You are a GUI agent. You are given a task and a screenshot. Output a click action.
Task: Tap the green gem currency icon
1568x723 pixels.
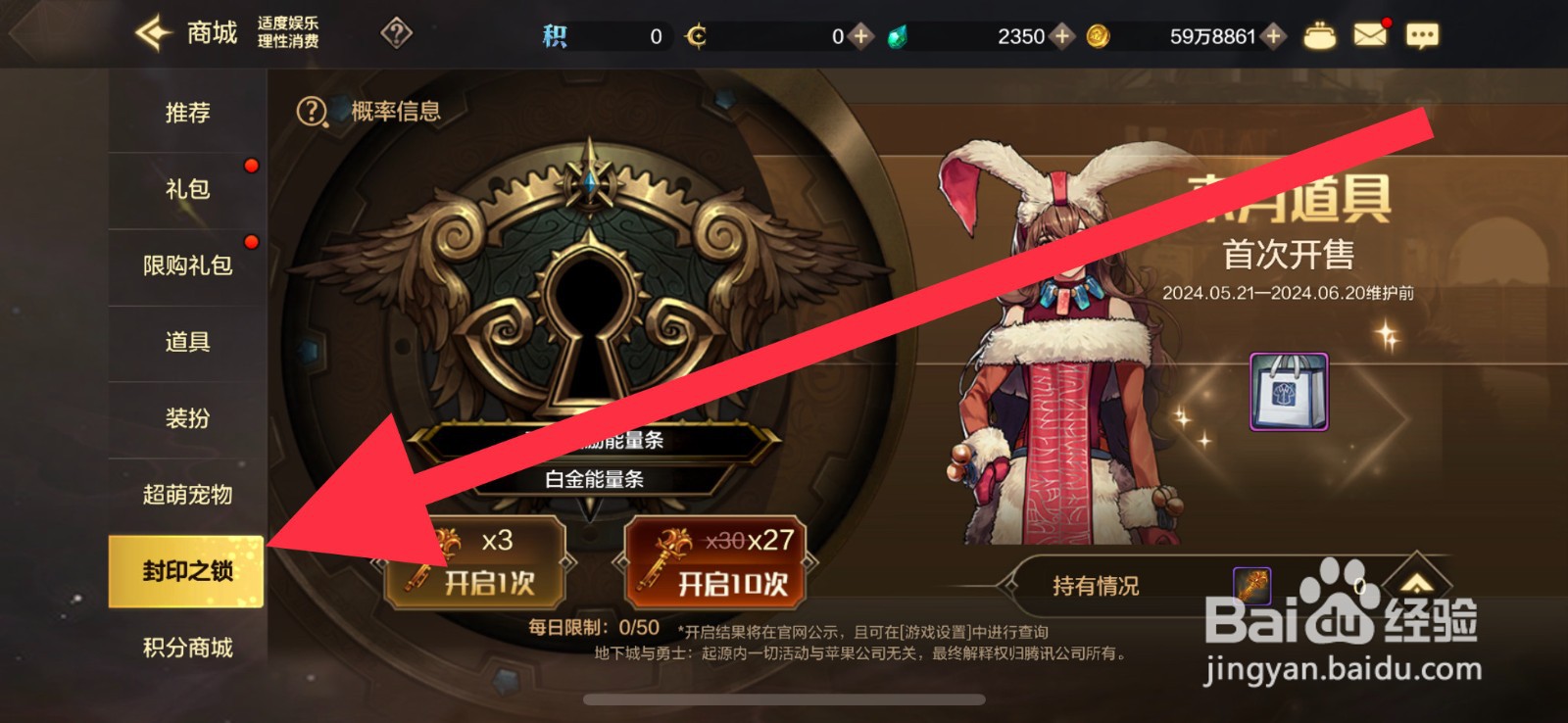[898, 34]
